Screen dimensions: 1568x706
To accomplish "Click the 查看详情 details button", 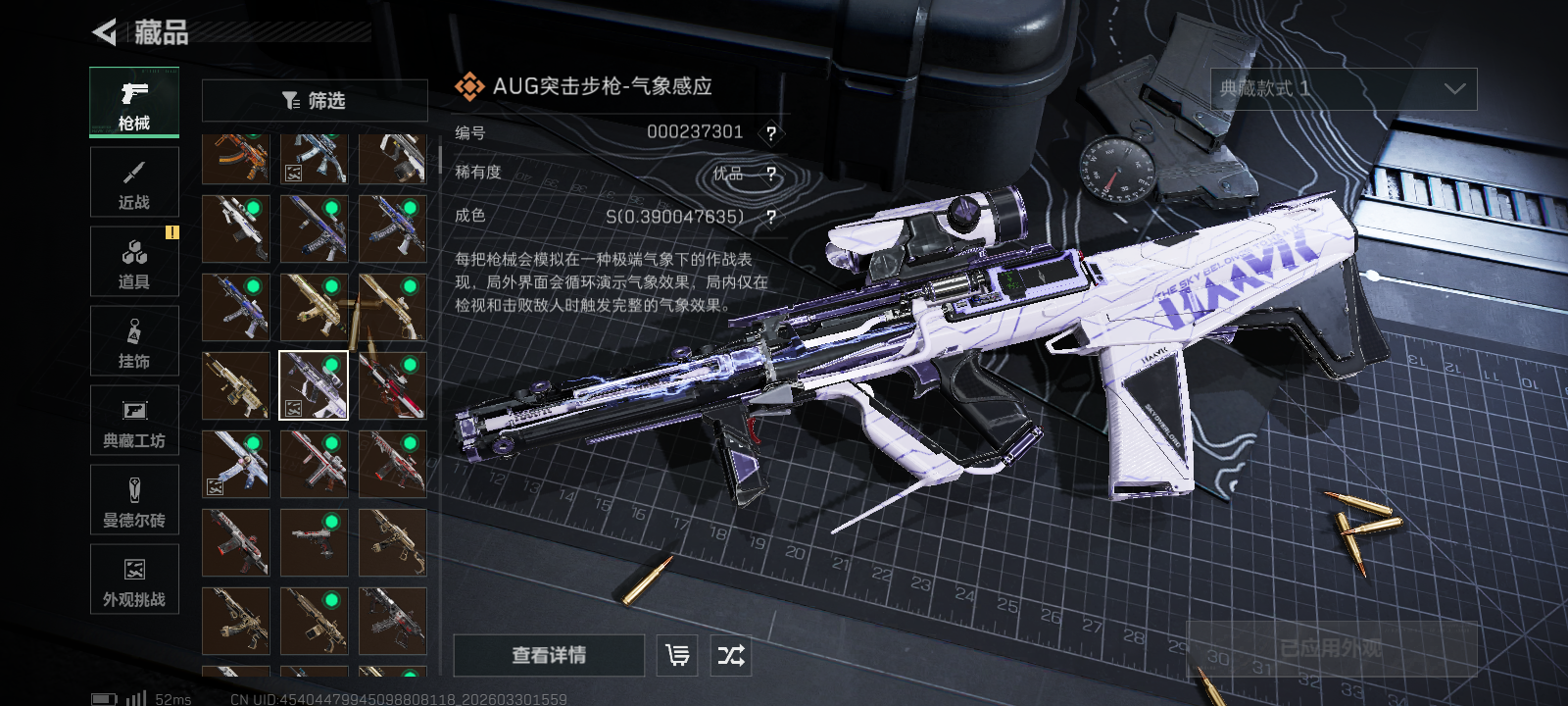I will coord(549,655).
